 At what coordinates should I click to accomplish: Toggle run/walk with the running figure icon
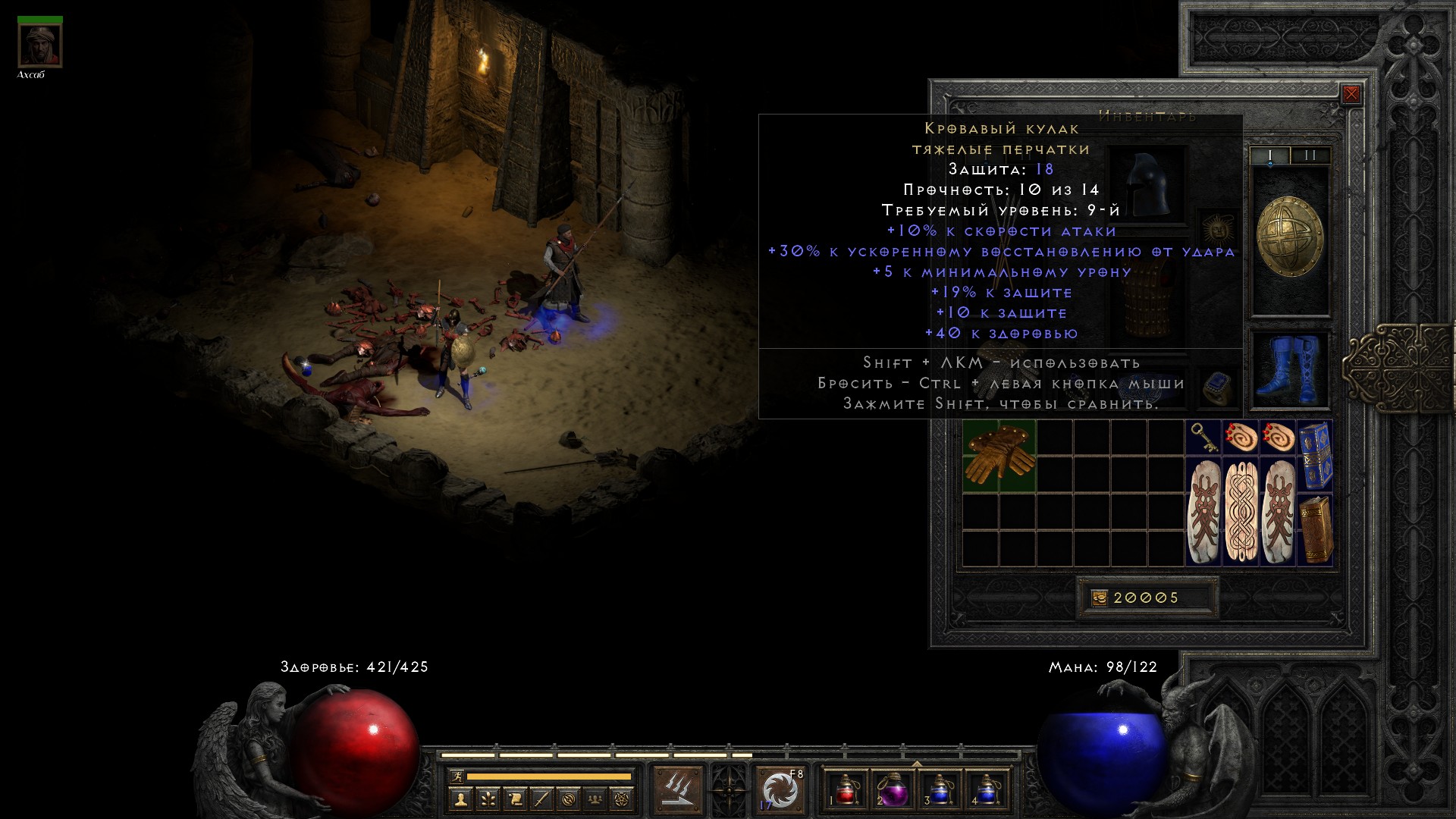point(457,776)
